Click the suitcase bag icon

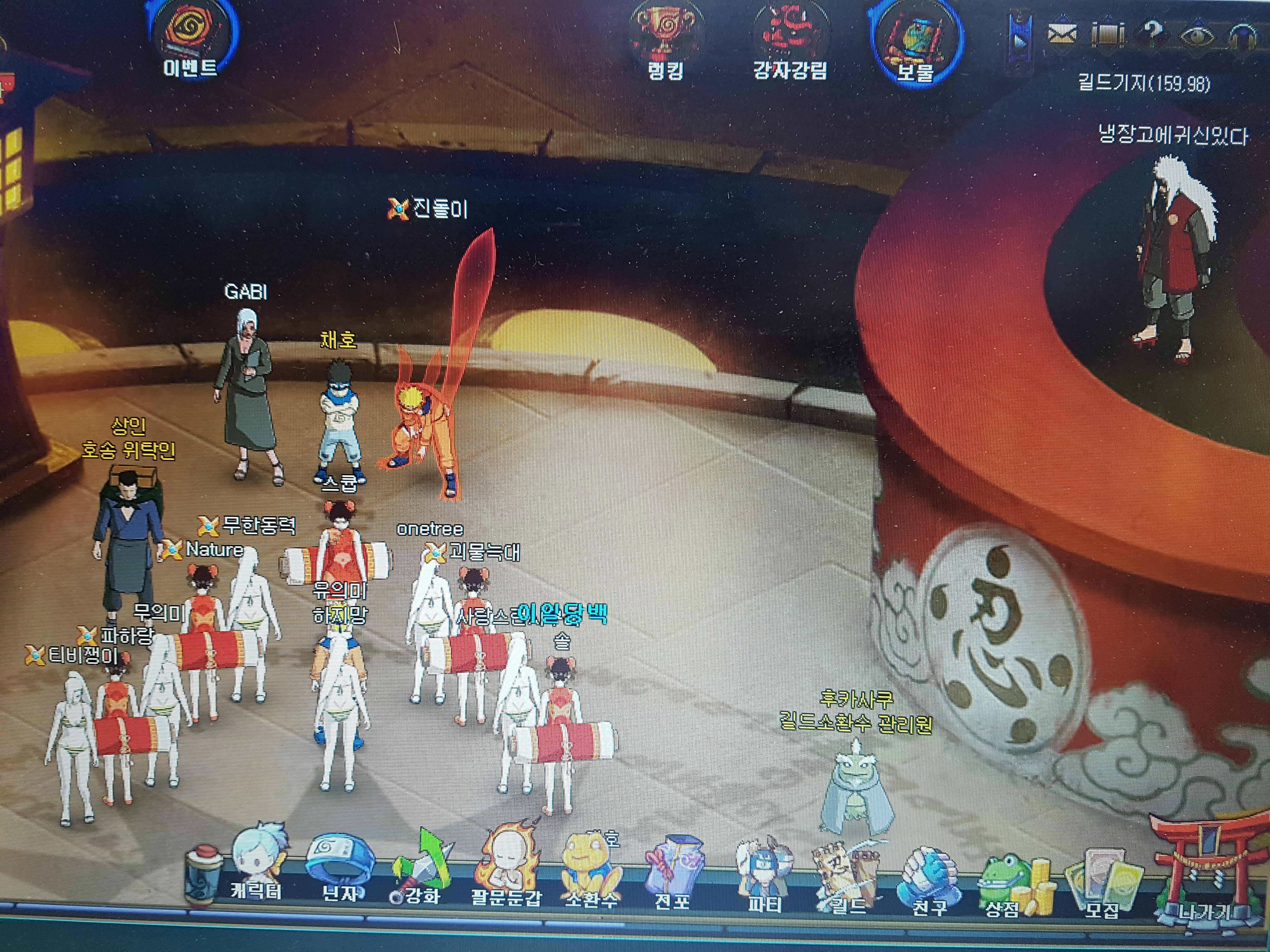[x=1107, y=34]
